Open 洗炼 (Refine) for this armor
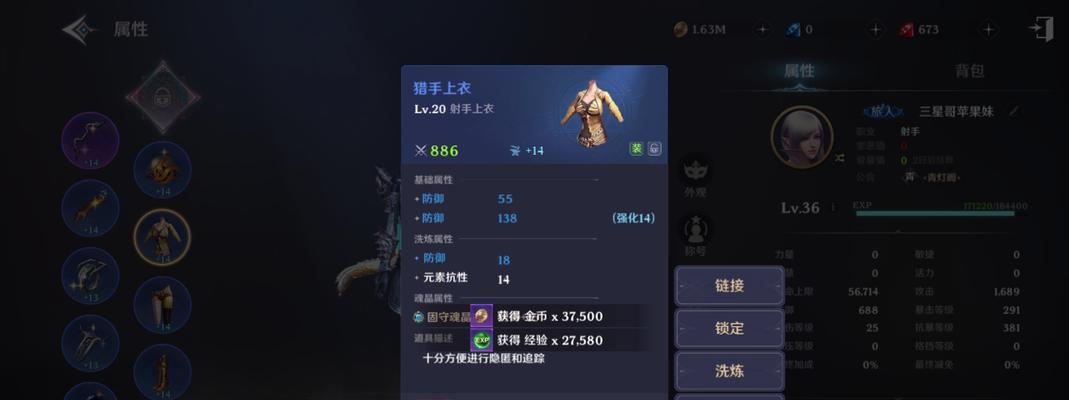This screenshot has width=1069, height=400. (x=729, y=370)
